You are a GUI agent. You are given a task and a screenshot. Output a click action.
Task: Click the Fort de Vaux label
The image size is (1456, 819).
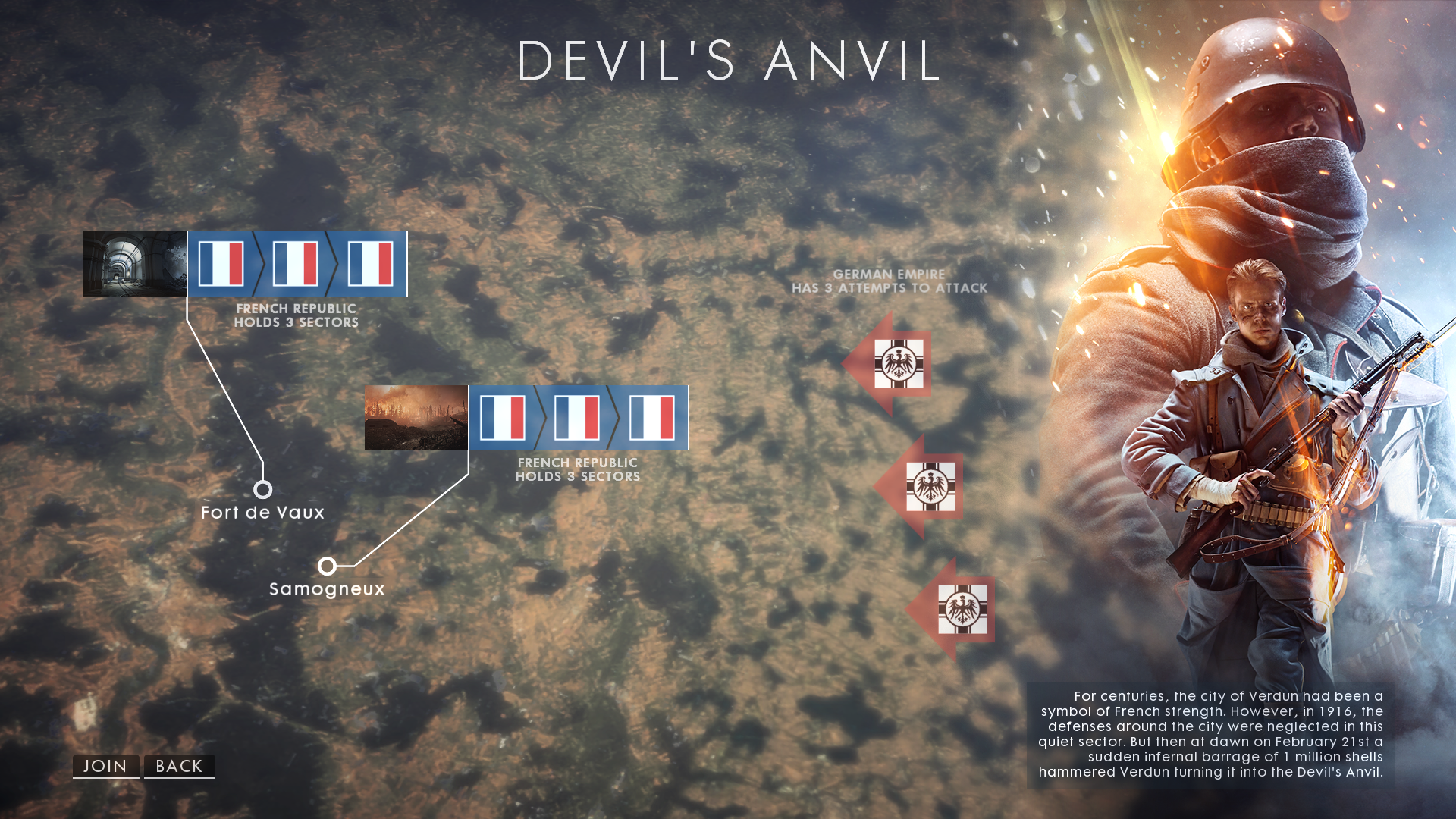point(262,513)
